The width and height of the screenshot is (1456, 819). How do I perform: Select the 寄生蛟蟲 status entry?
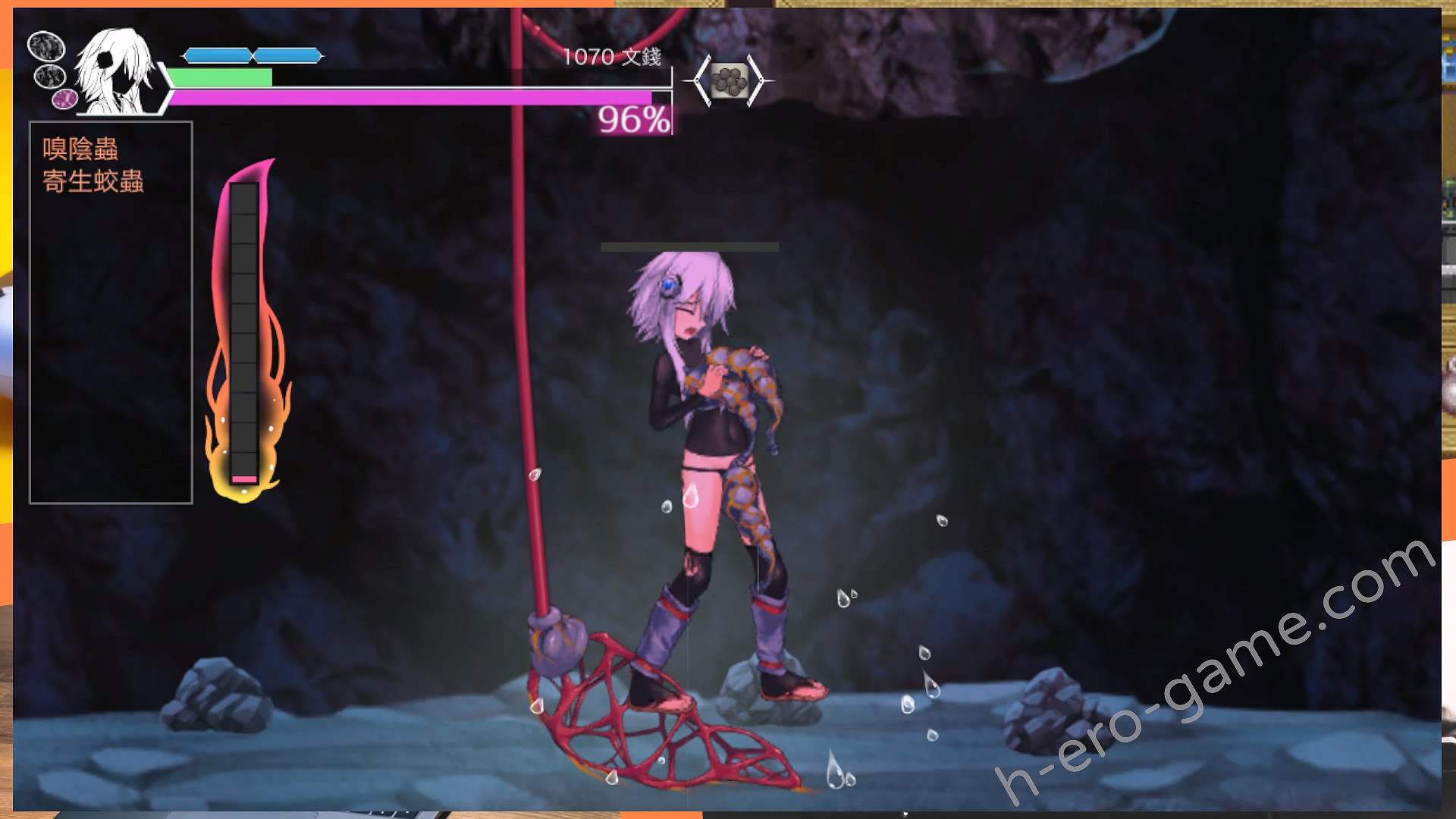(93, 181)
